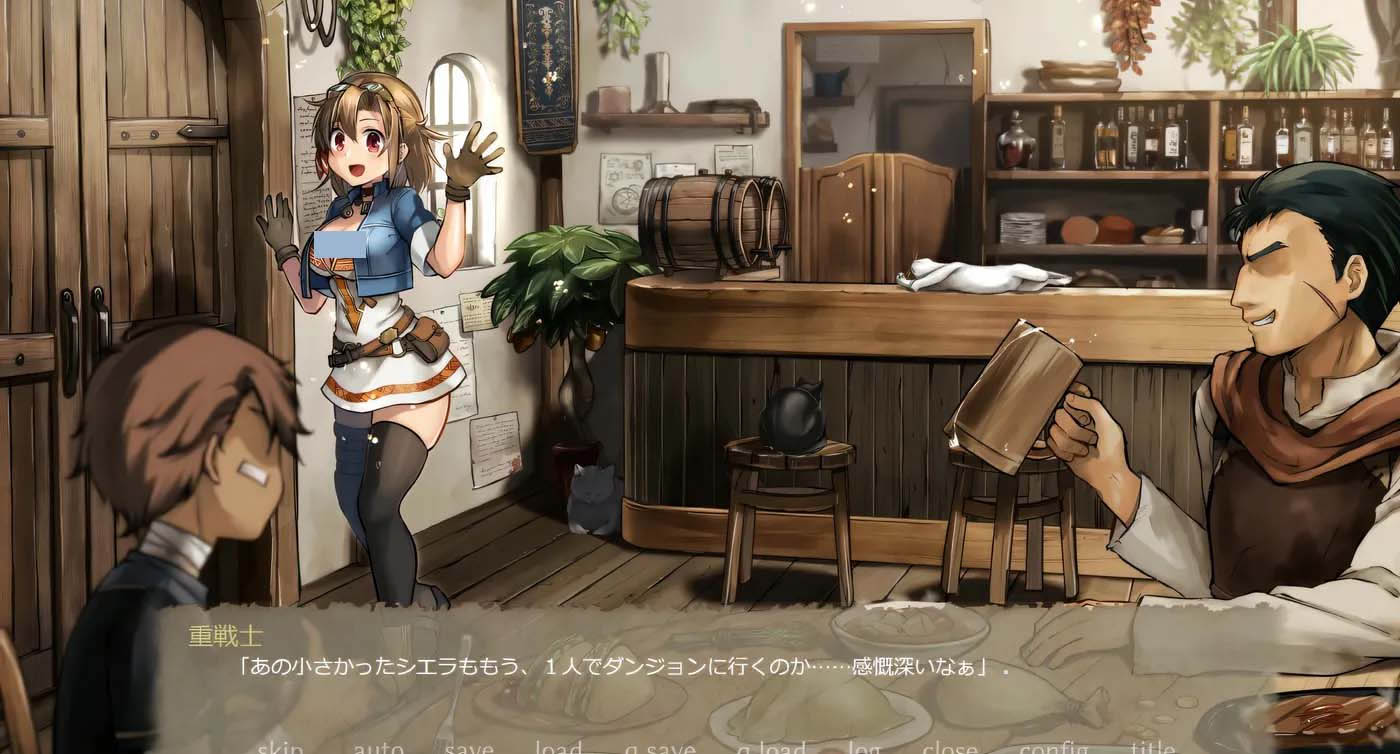This screenshot has width=1400, height=754.
Task: Enable skip mode
Action: click(x=281, y=747)
